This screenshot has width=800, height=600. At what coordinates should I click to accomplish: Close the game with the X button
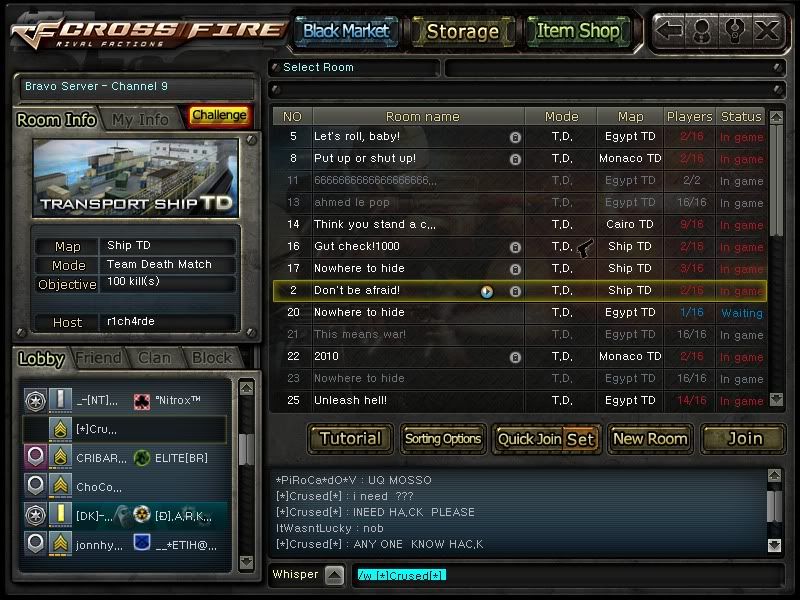pos(767,30)
